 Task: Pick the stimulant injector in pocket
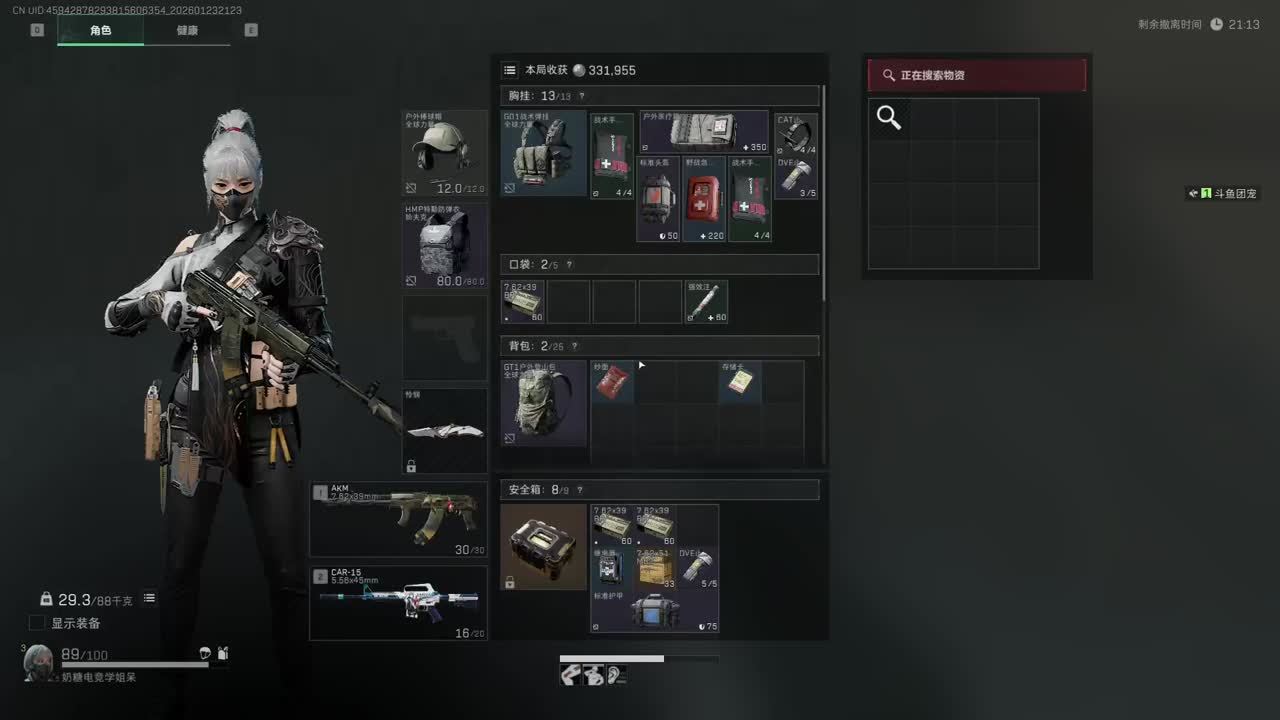tap(706, 301)
